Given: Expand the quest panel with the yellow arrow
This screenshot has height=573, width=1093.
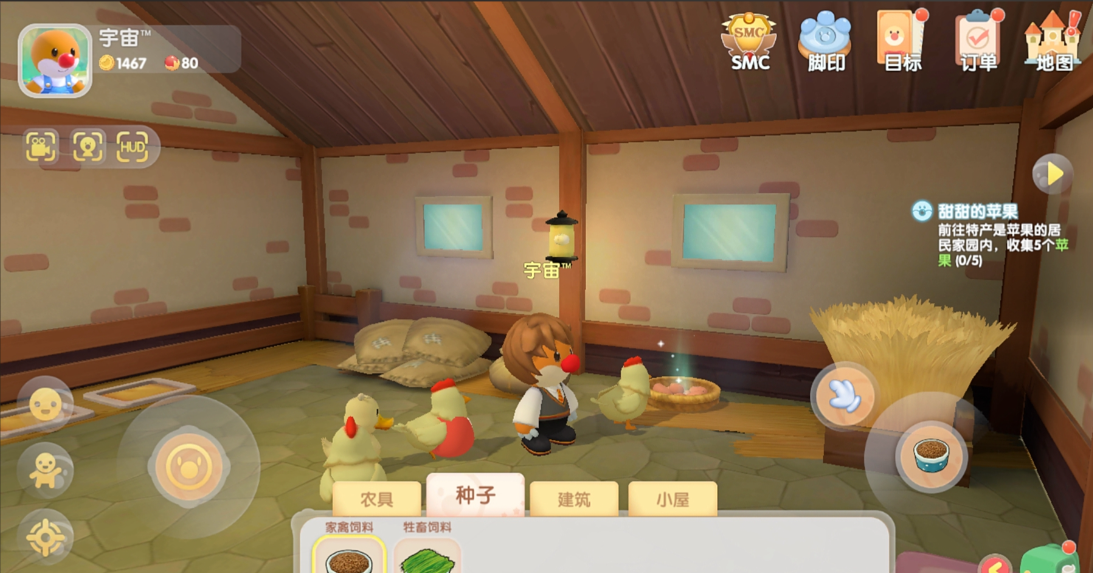Looking at the screenshot, I should pyautogui.click(x=1052, y=174).
